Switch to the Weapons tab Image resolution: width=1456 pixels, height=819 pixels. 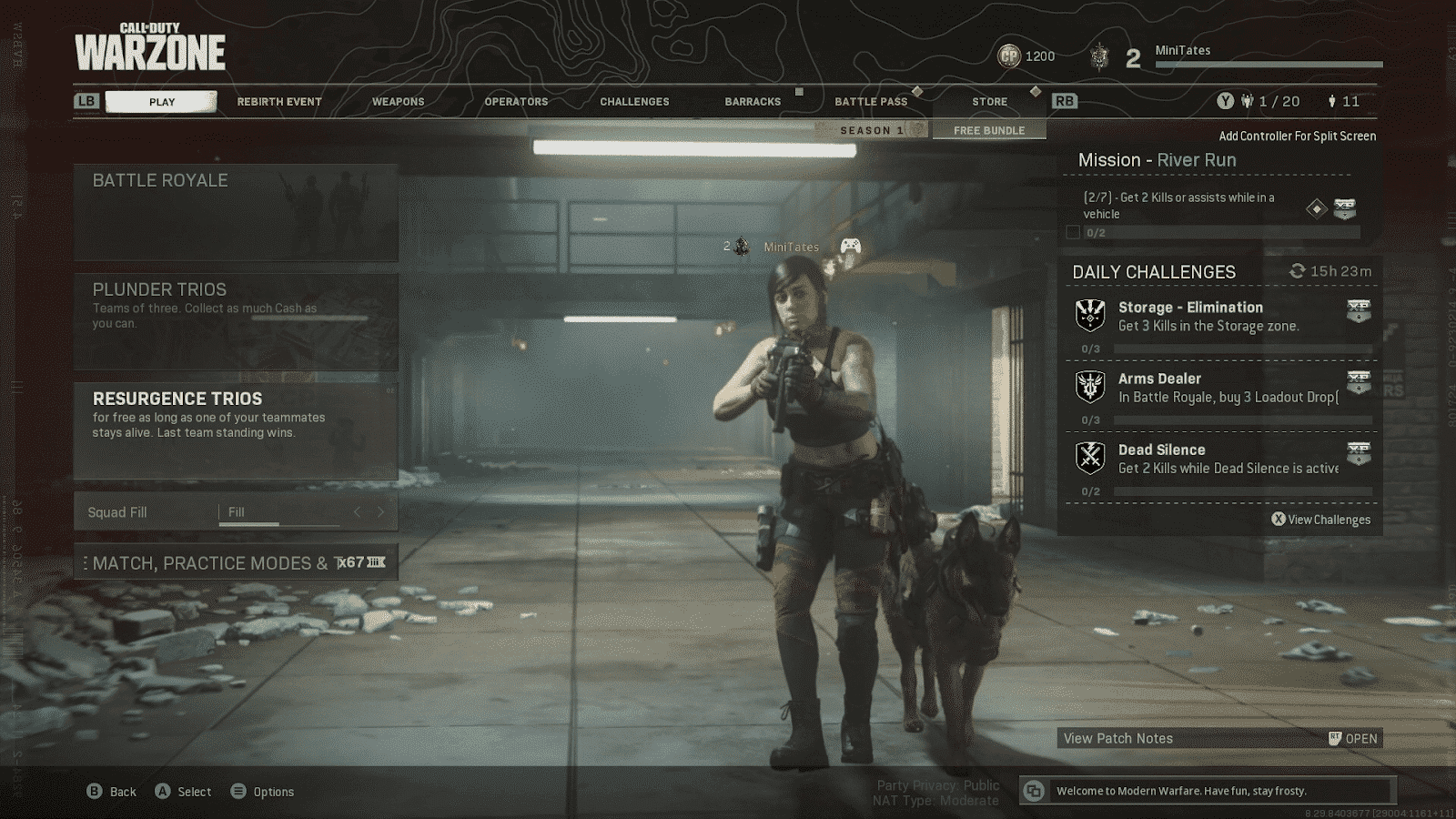coord(398,101)
